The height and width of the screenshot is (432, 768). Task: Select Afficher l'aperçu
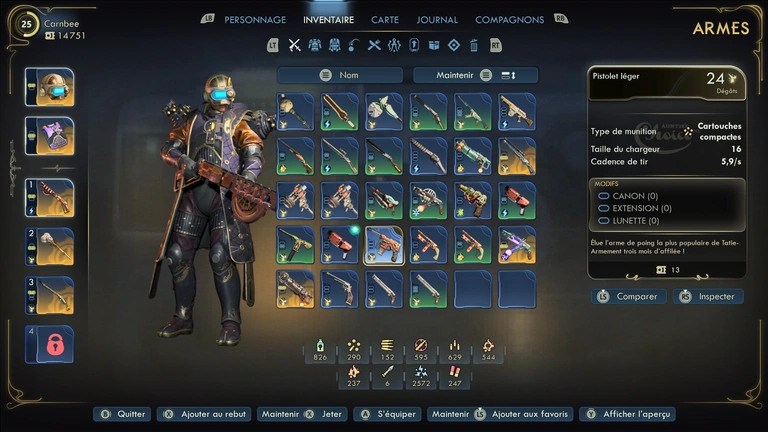[x=628, y=414]
